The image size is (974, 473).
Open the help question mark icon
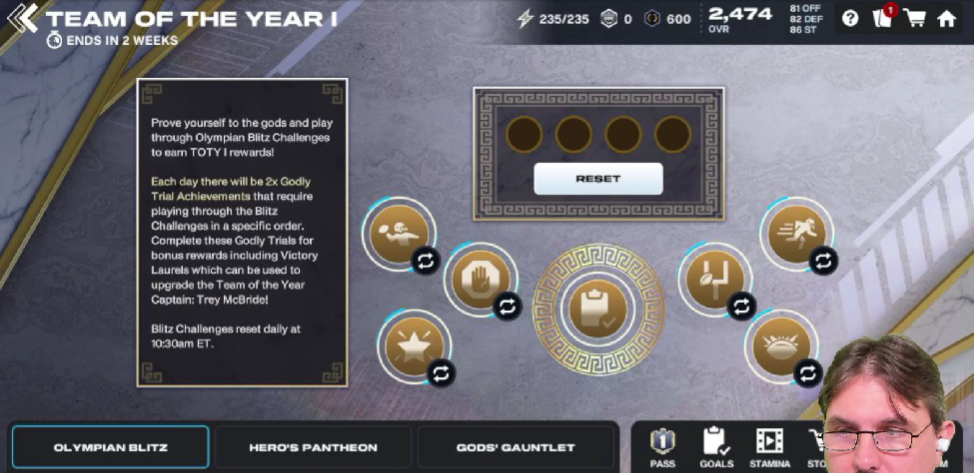click(x=850, y=18)
